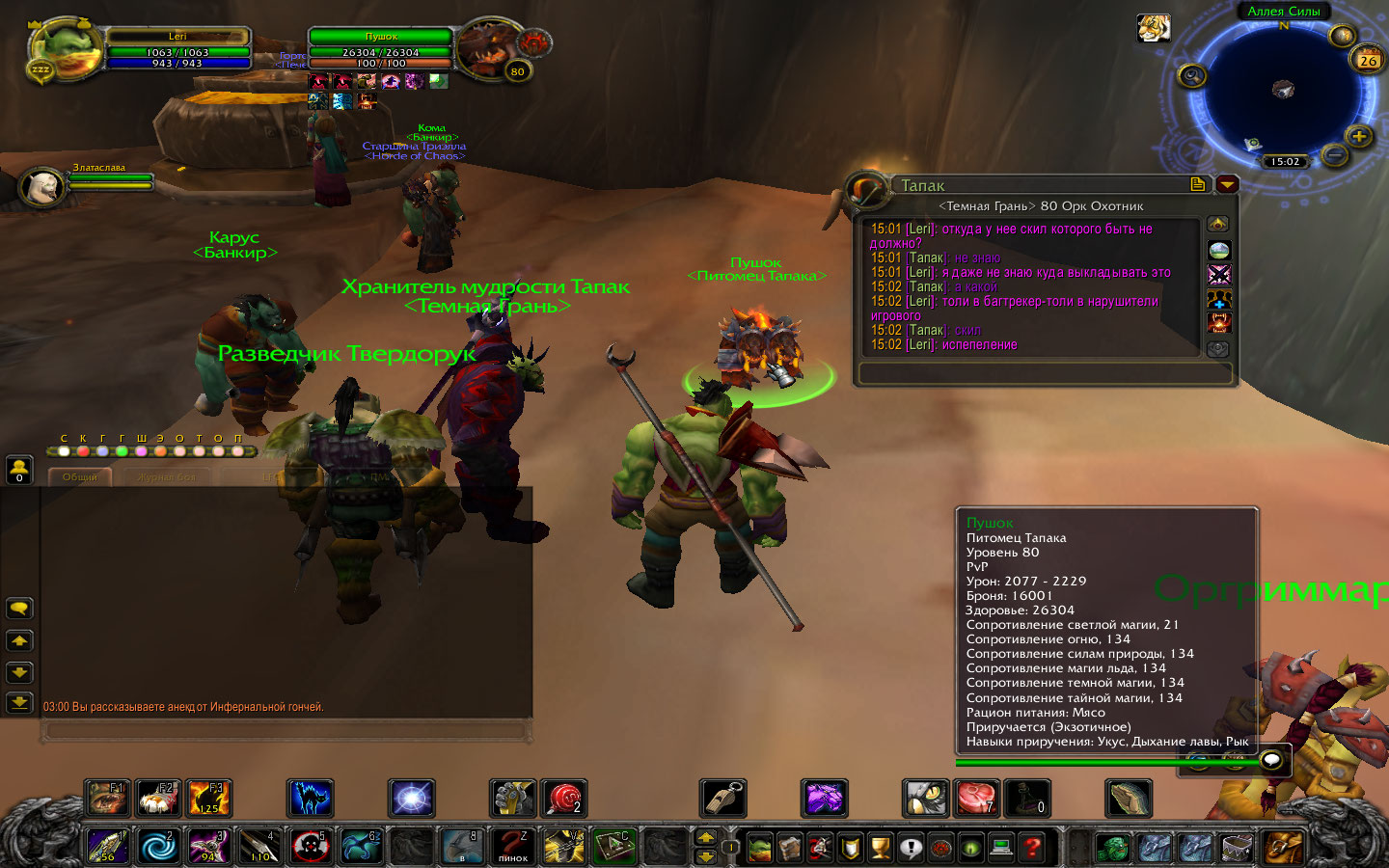The width and height of the screenshot is (1389, 868).
Task: Open the red question mark help menu
Action: tap(1032, 848)
